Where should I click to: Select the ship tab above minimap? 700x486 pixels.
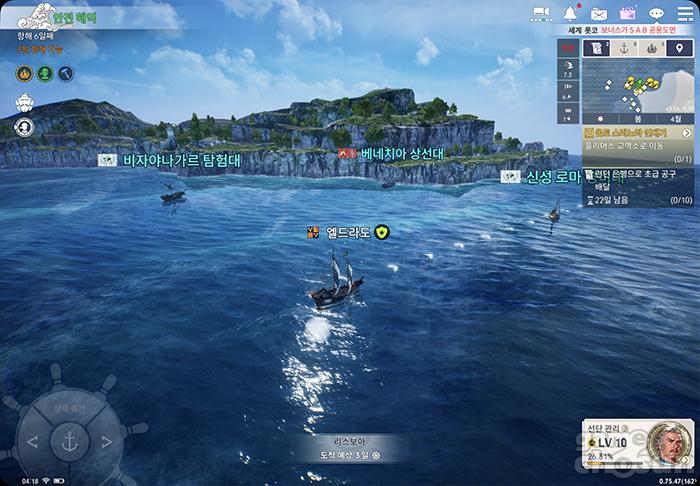(x=652, y=47)
